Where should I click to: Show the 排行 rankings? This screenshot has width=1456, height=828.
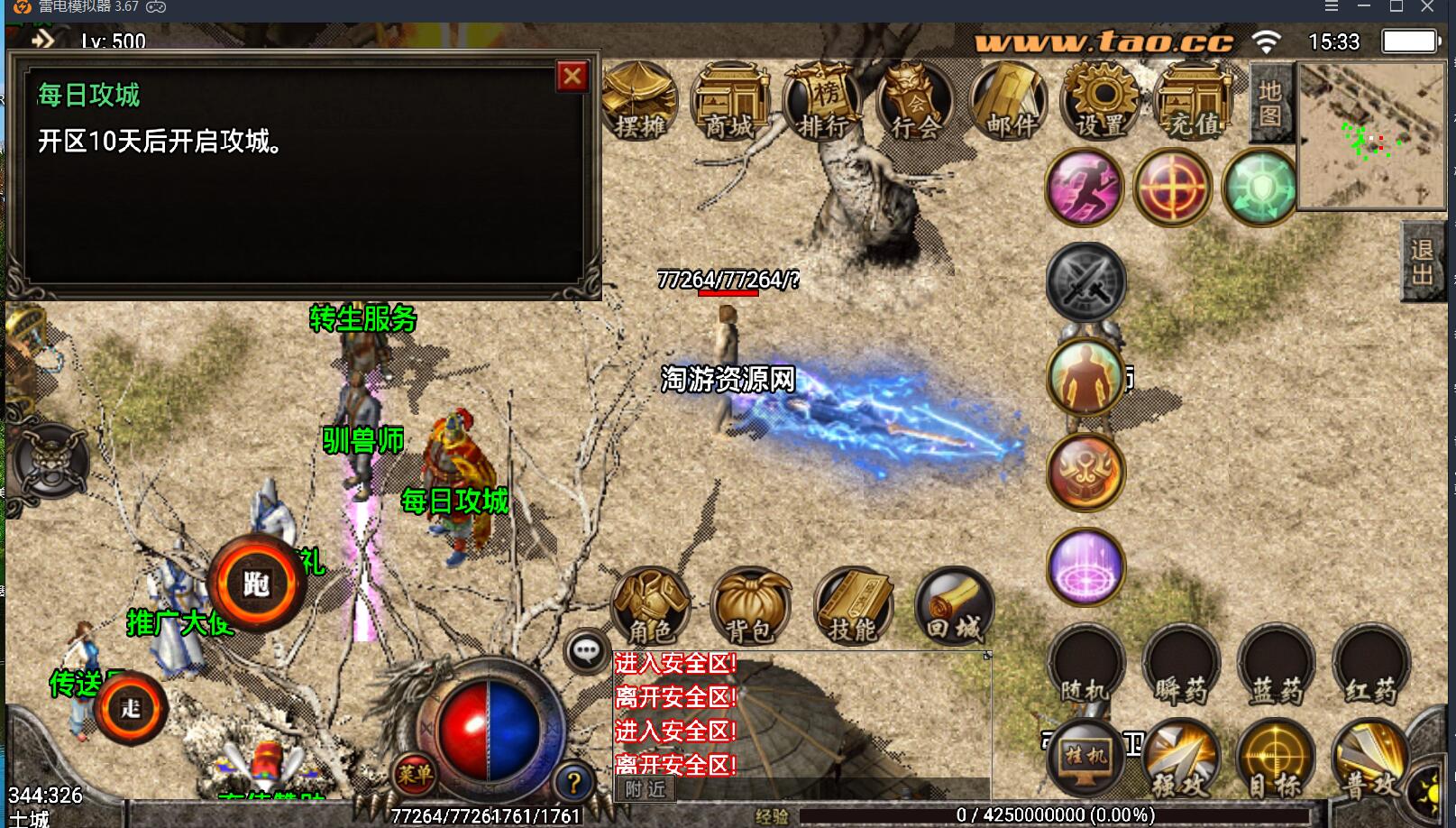pyautogui.click(x=822, y=101)
